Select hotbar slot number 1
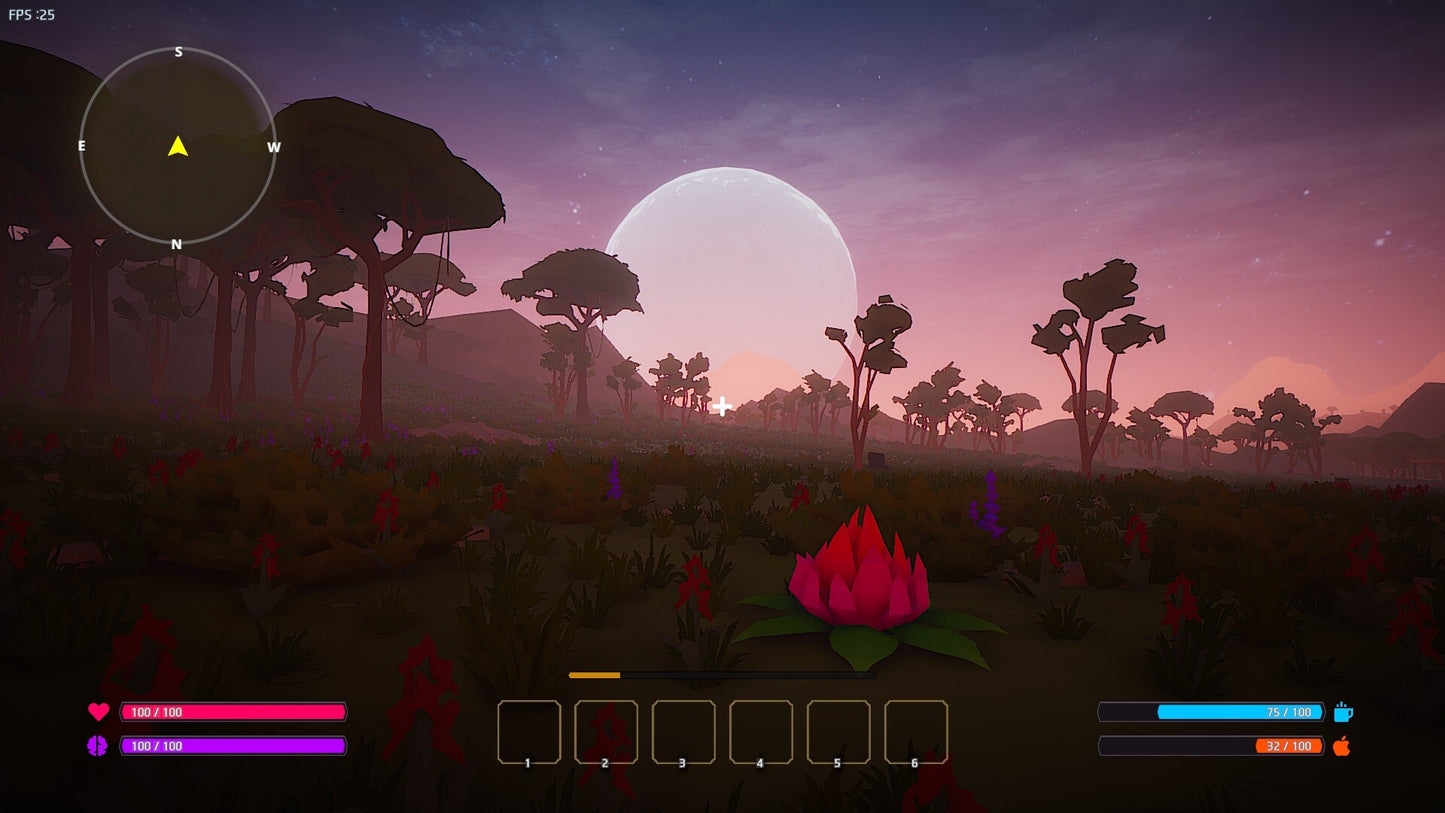 (x=529, y=732)
